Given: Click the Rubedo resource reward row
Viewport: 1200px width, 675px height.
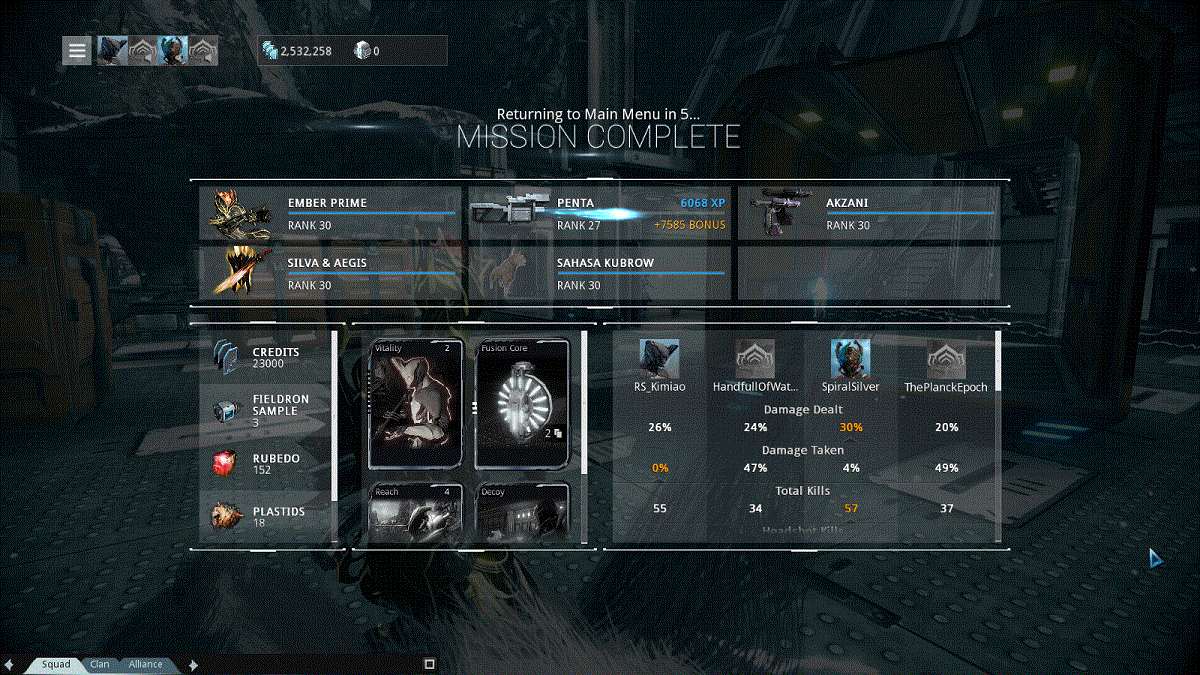Looking at the screenshot, I should pyautogui.click(x=265, y=464).
